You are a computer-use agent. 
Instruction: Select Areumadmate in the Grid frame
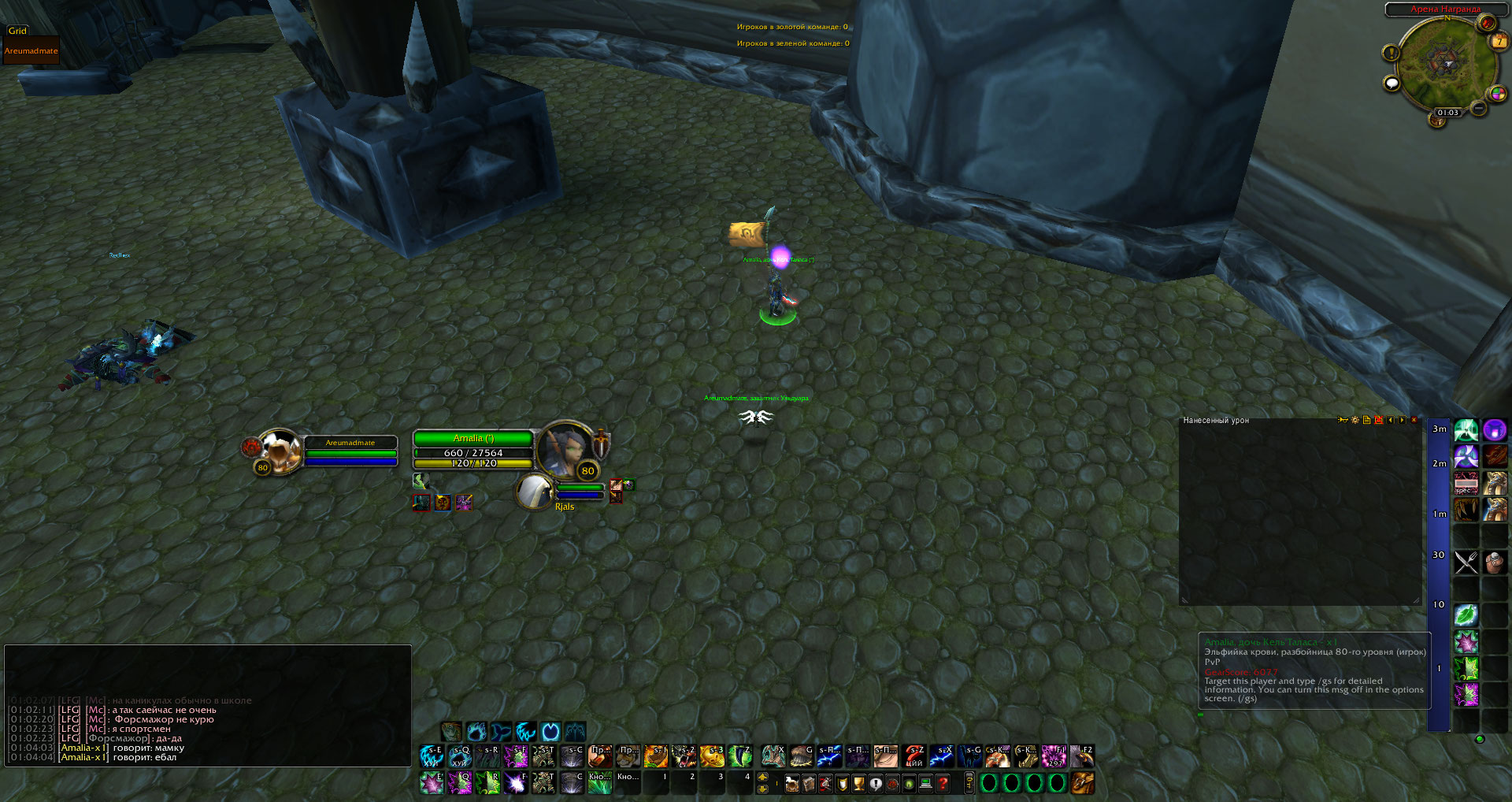coord(31,50)
